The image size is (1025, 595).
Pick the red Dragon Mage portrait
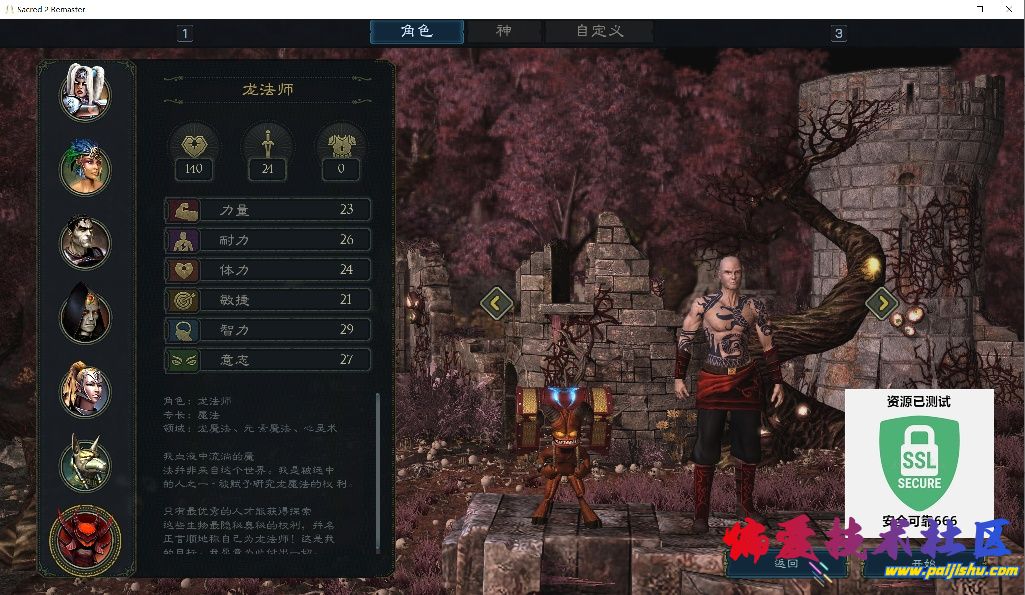[85, 540]
